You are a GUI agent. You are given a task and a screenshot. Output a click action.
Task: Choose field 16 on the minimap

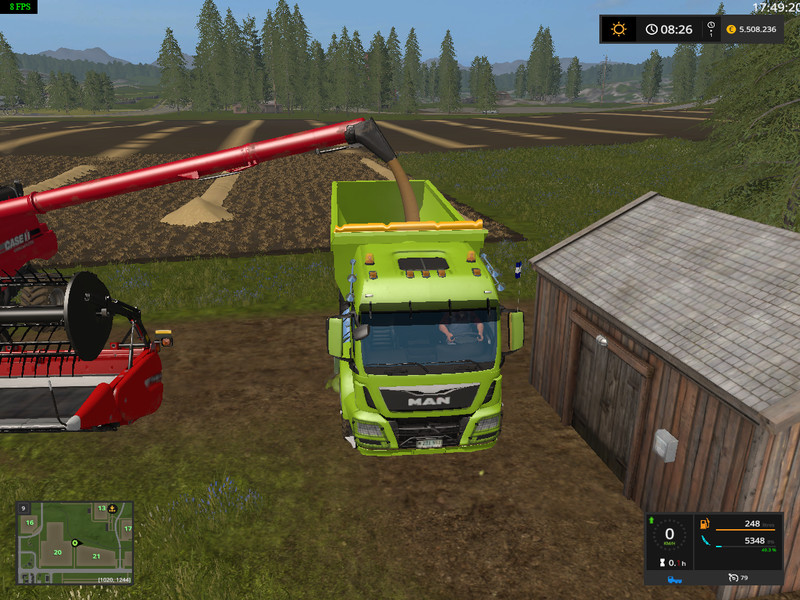tap(30, 522)
